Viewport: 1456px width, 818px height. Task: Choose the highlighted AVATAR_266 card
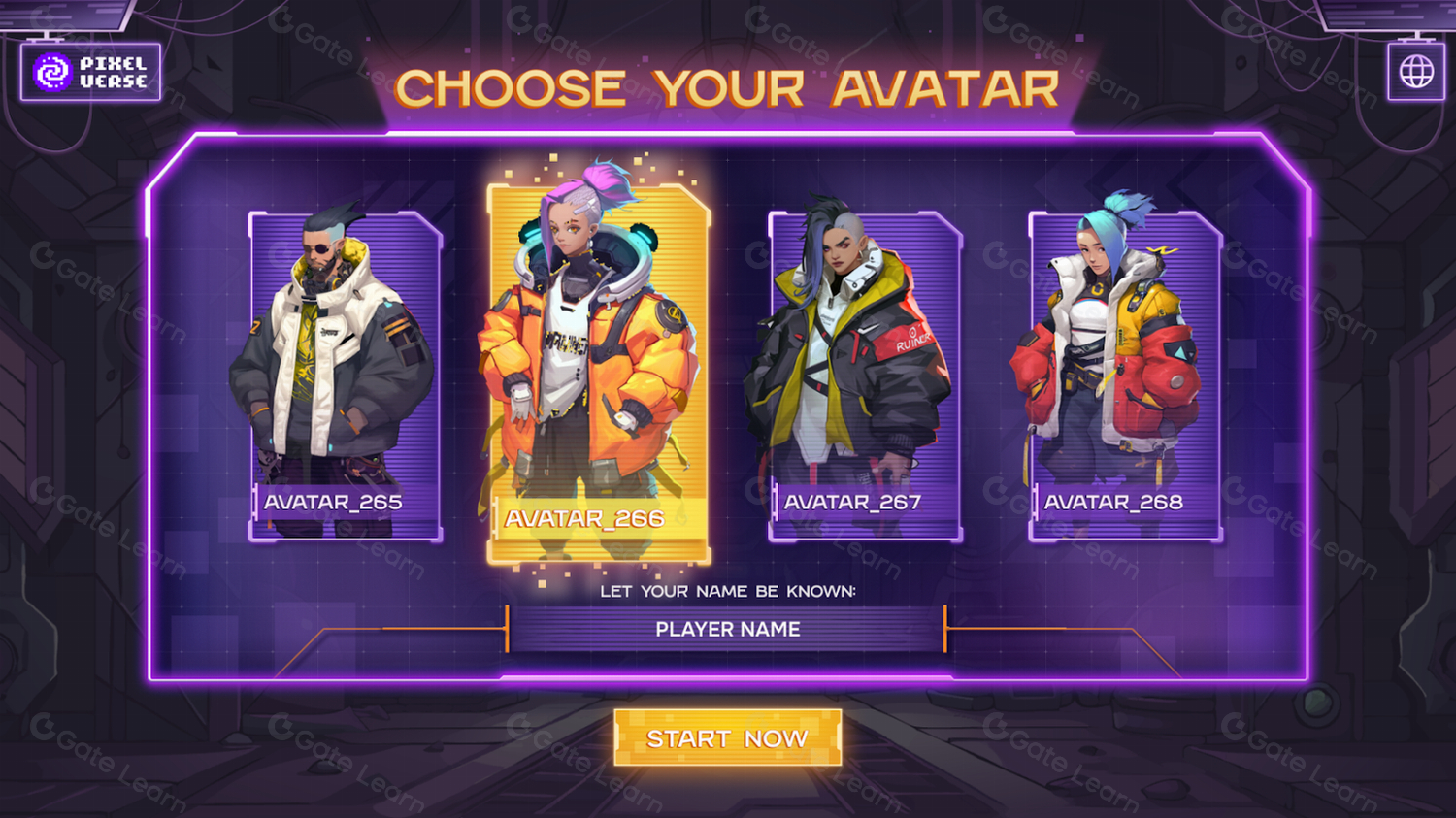pyautogui.click(x=598, y=374)
